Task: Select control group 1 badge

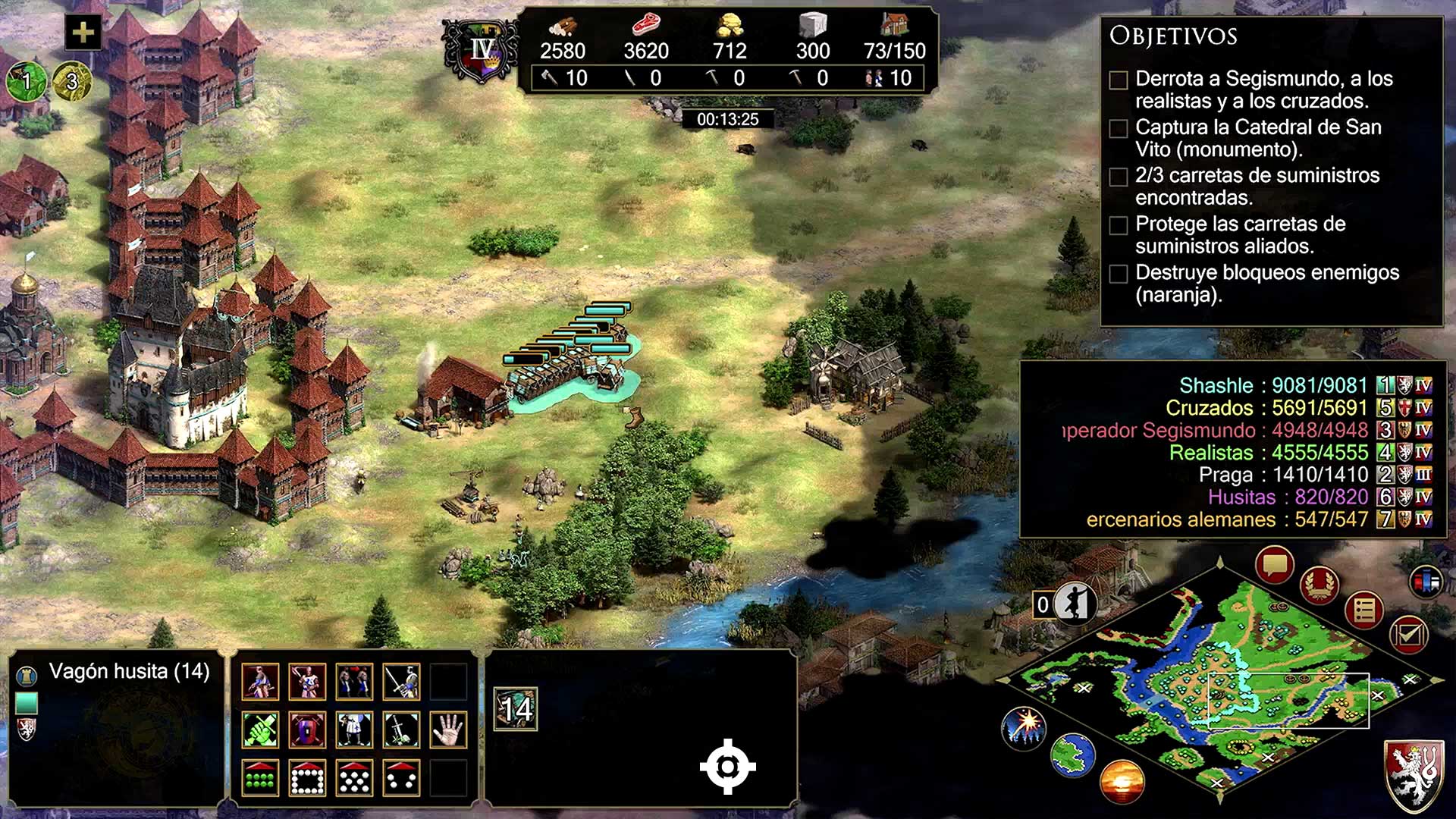Action: 27,80
